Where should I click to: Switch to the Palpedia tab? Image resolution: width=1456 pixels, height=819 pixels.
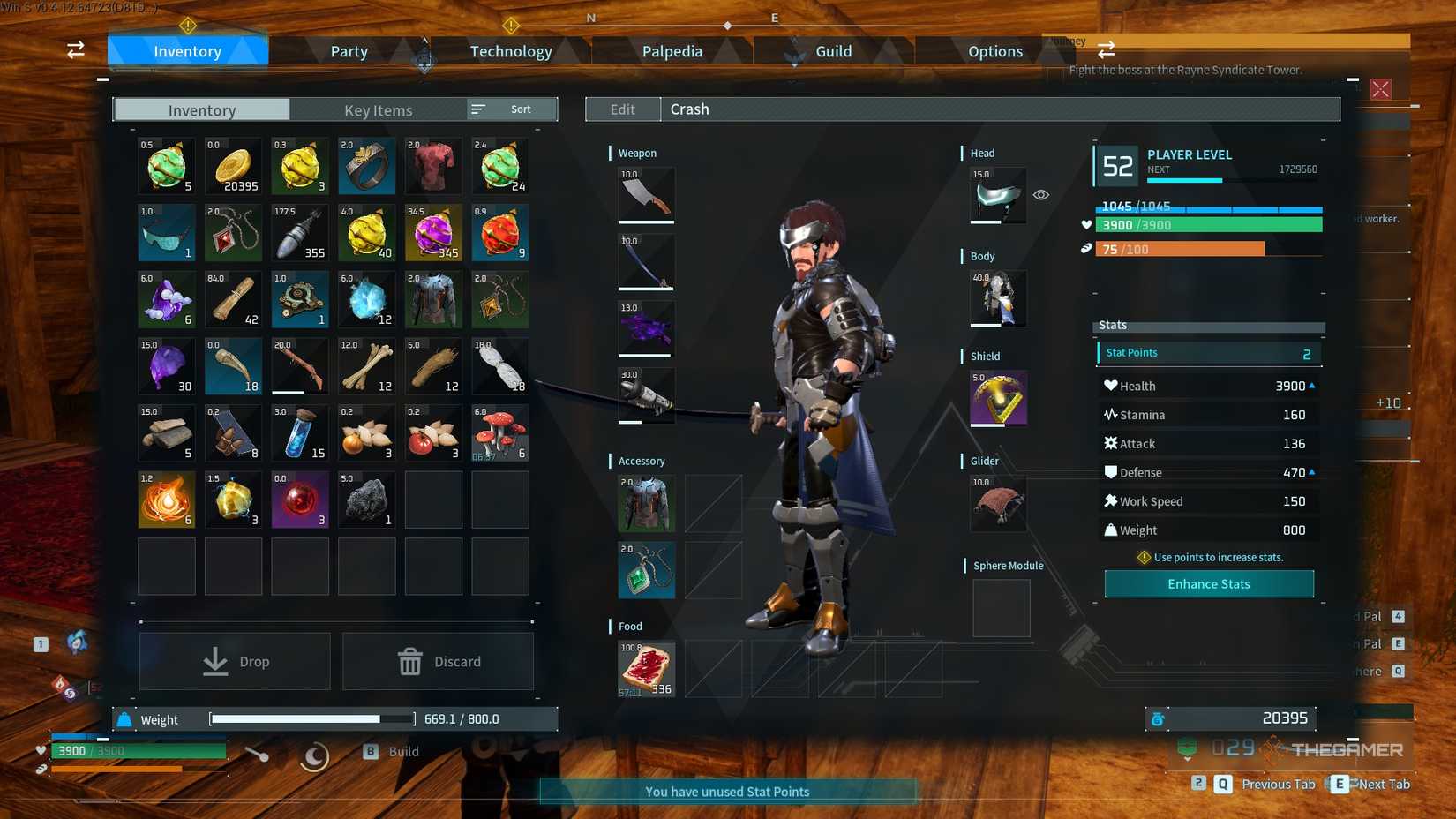click(672, 50)
